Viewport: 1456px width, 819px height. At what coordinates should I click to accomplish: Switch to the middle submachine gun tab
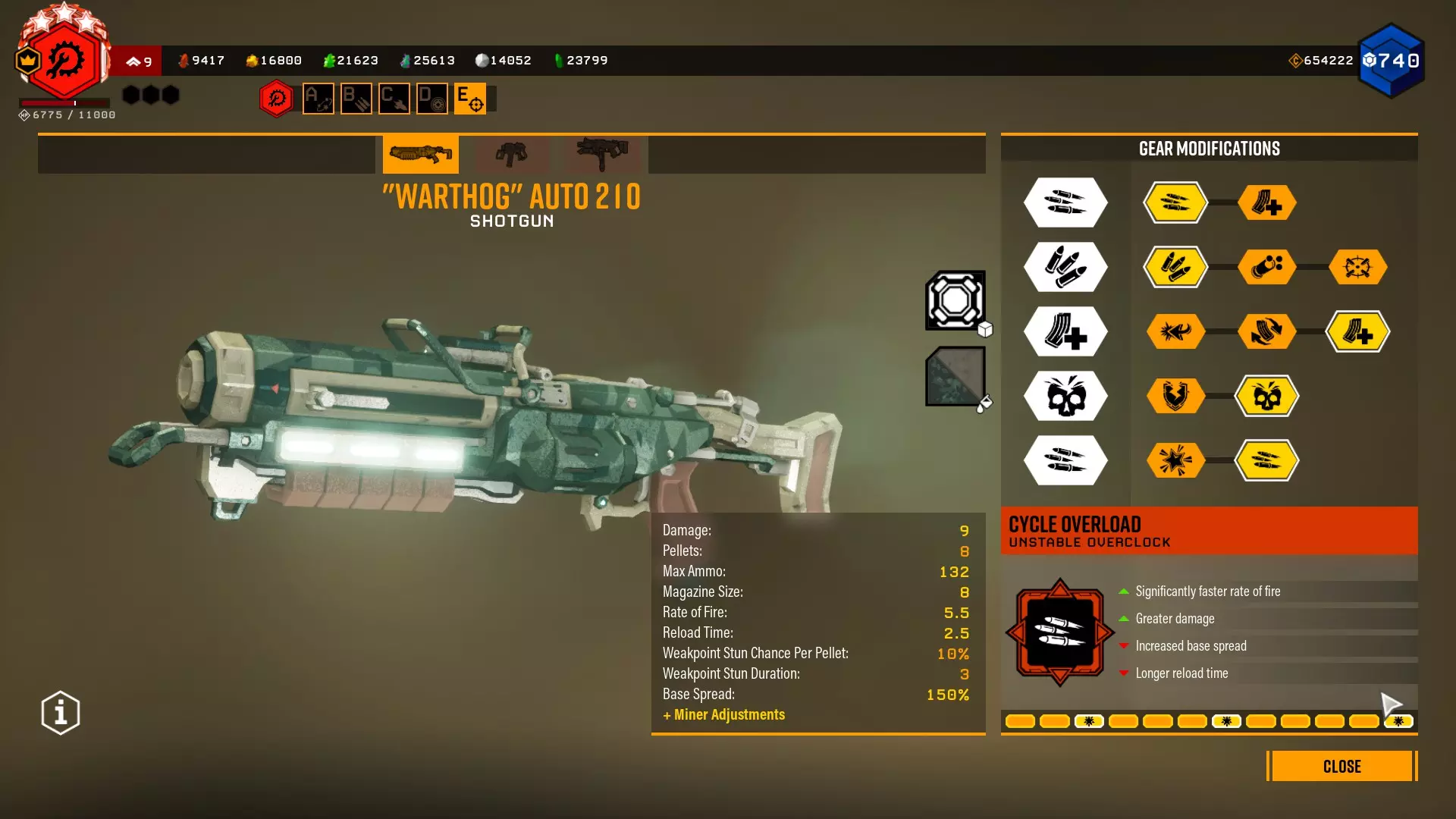(x=512, y=154)
